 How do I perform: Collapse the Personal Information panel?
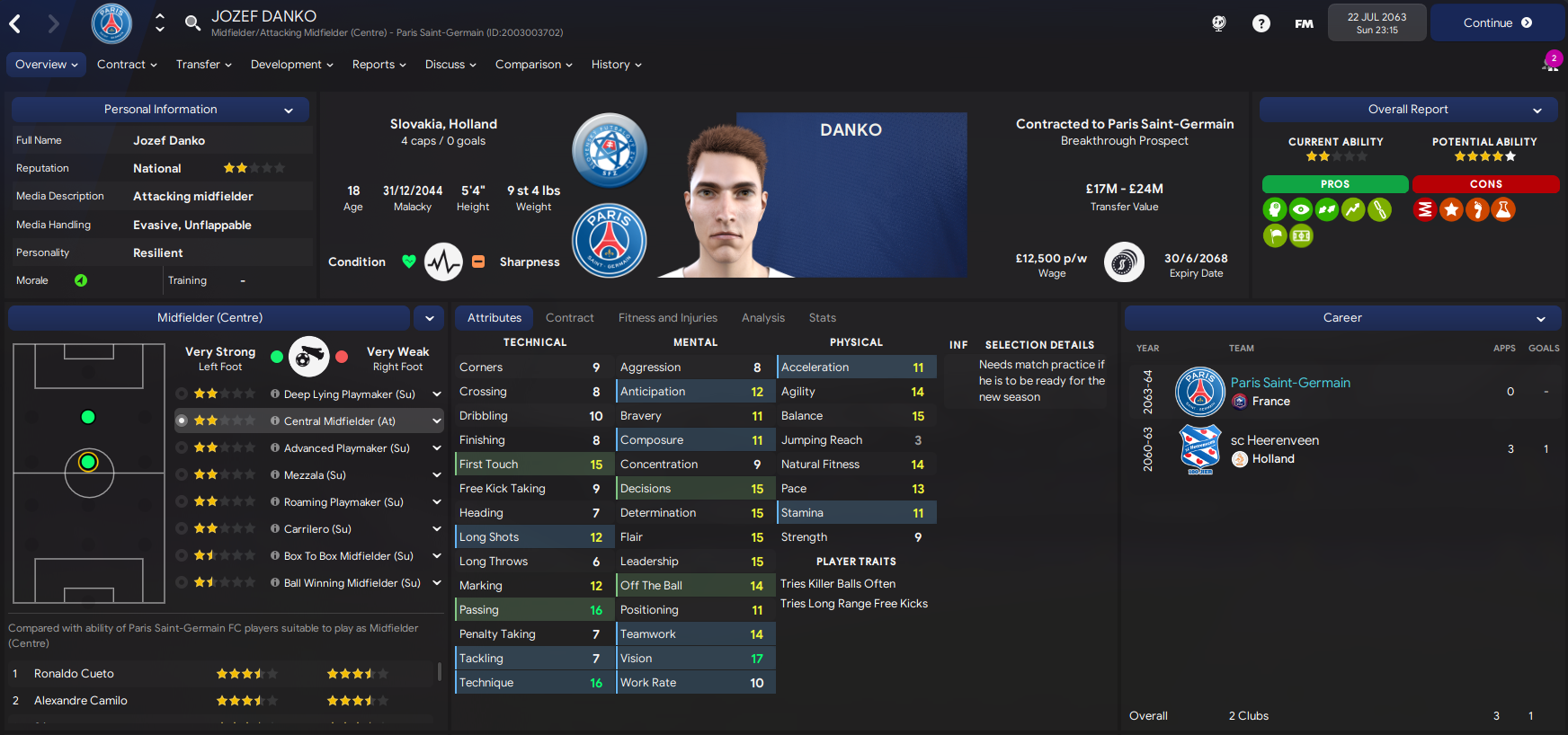coord(288,109)
